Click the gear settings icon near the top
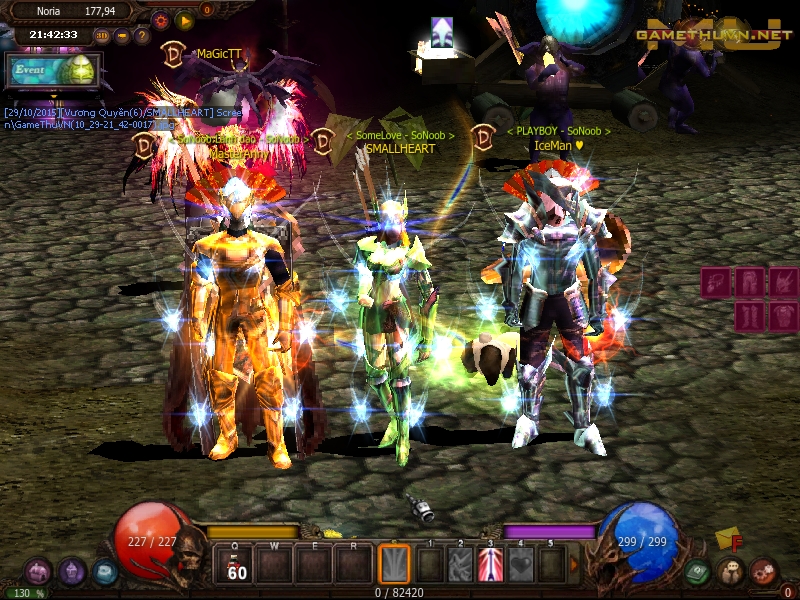Viewport: 800px width, 600px height. 160,19
